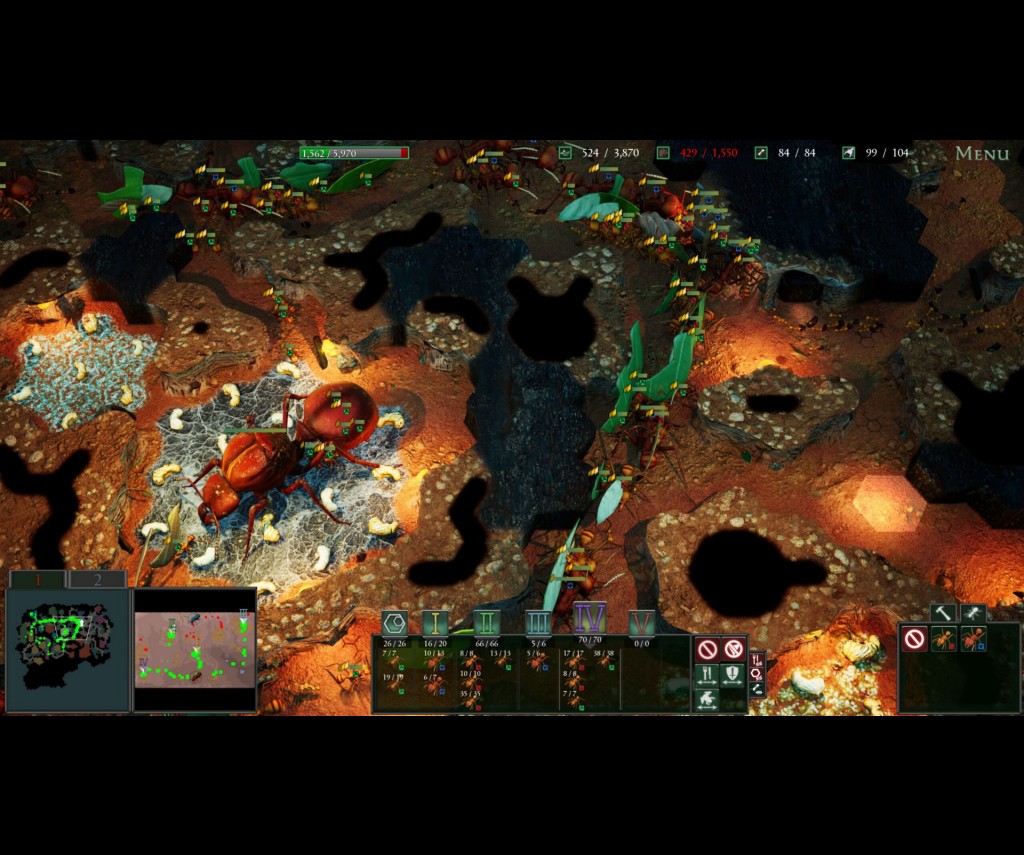Select the ant tile with blue marker
Viewport: 1024px width, 855px height.
[974, 639]
